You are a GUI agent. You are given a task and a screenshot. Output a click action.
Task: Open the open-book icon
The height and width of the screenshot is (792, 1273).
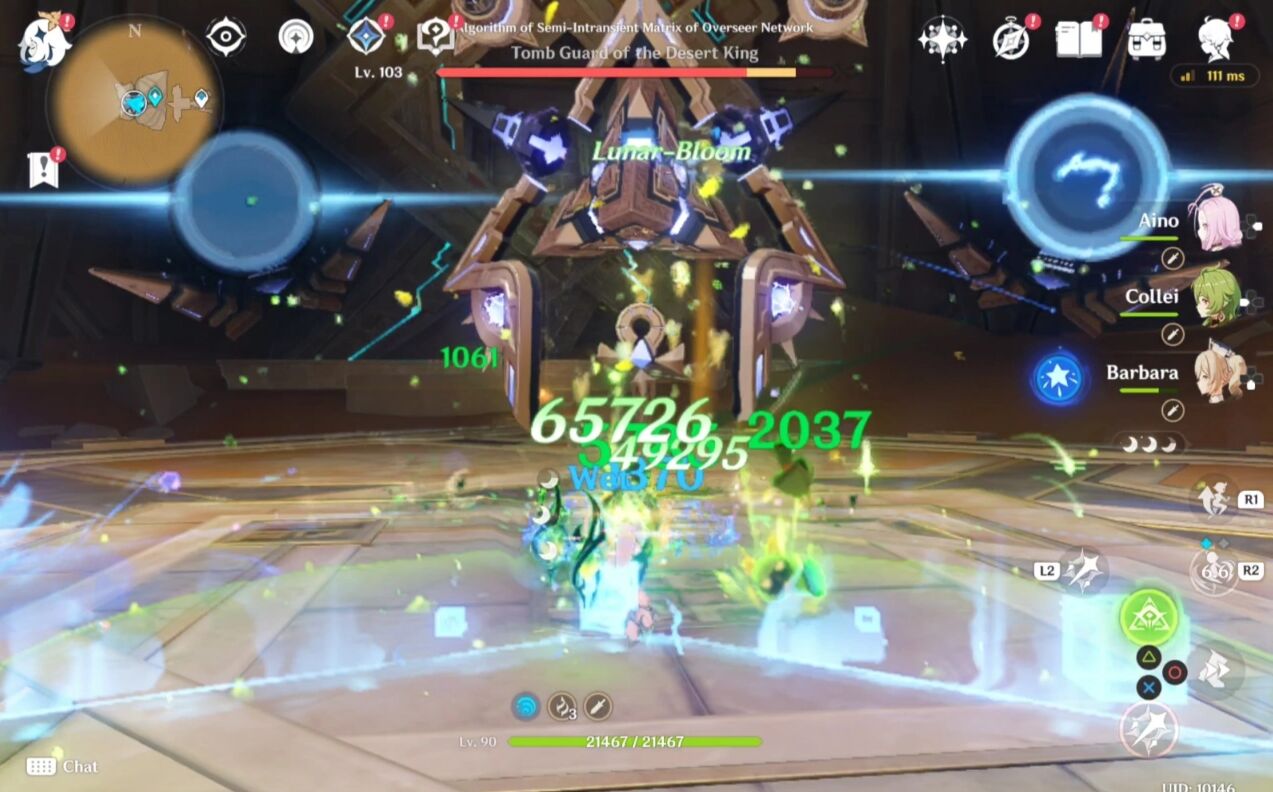tap(1078, 40)
